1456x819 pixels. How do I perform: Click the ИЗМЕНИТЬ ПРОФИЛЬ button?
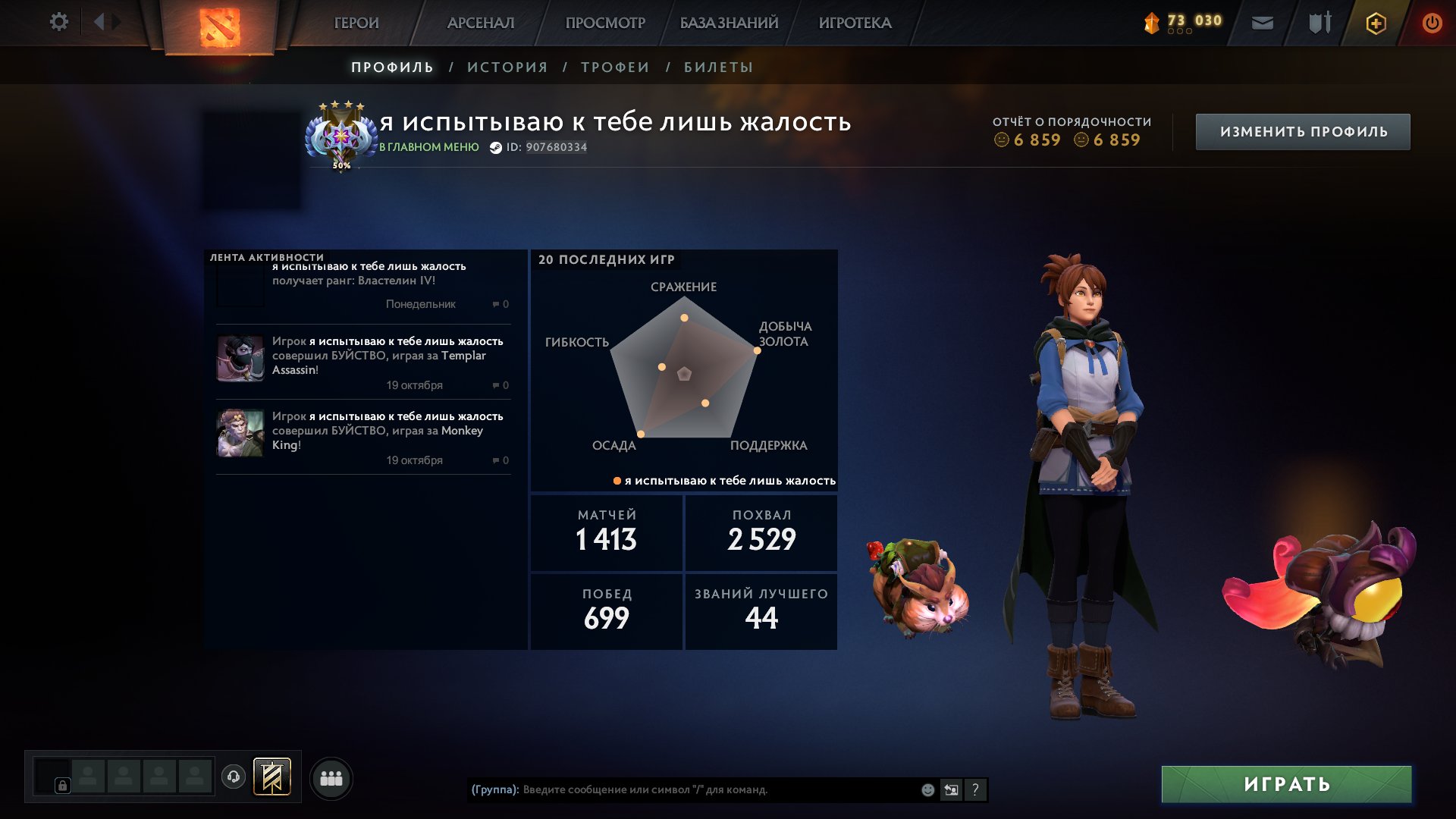tap(1303, 130)
